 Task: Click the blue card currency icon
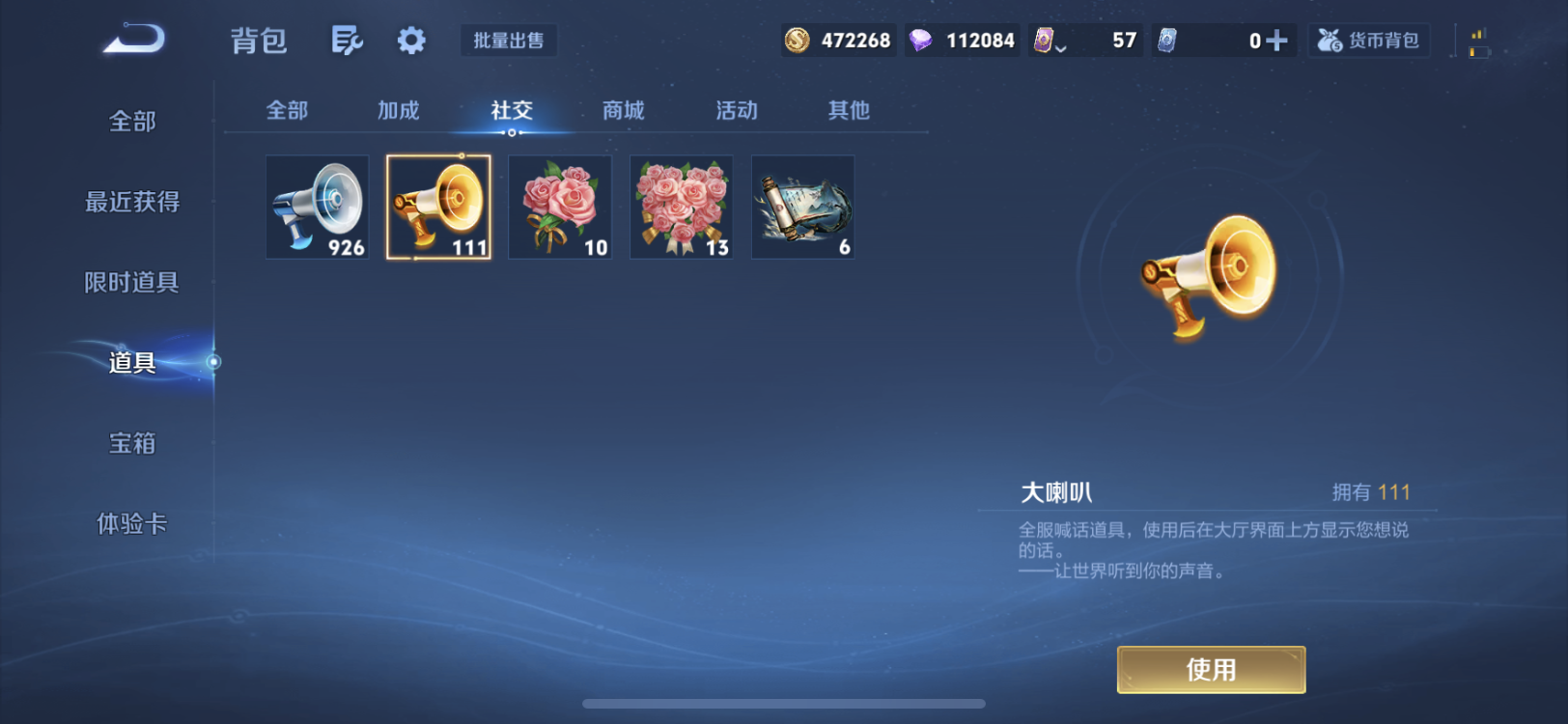(1169, 40)
